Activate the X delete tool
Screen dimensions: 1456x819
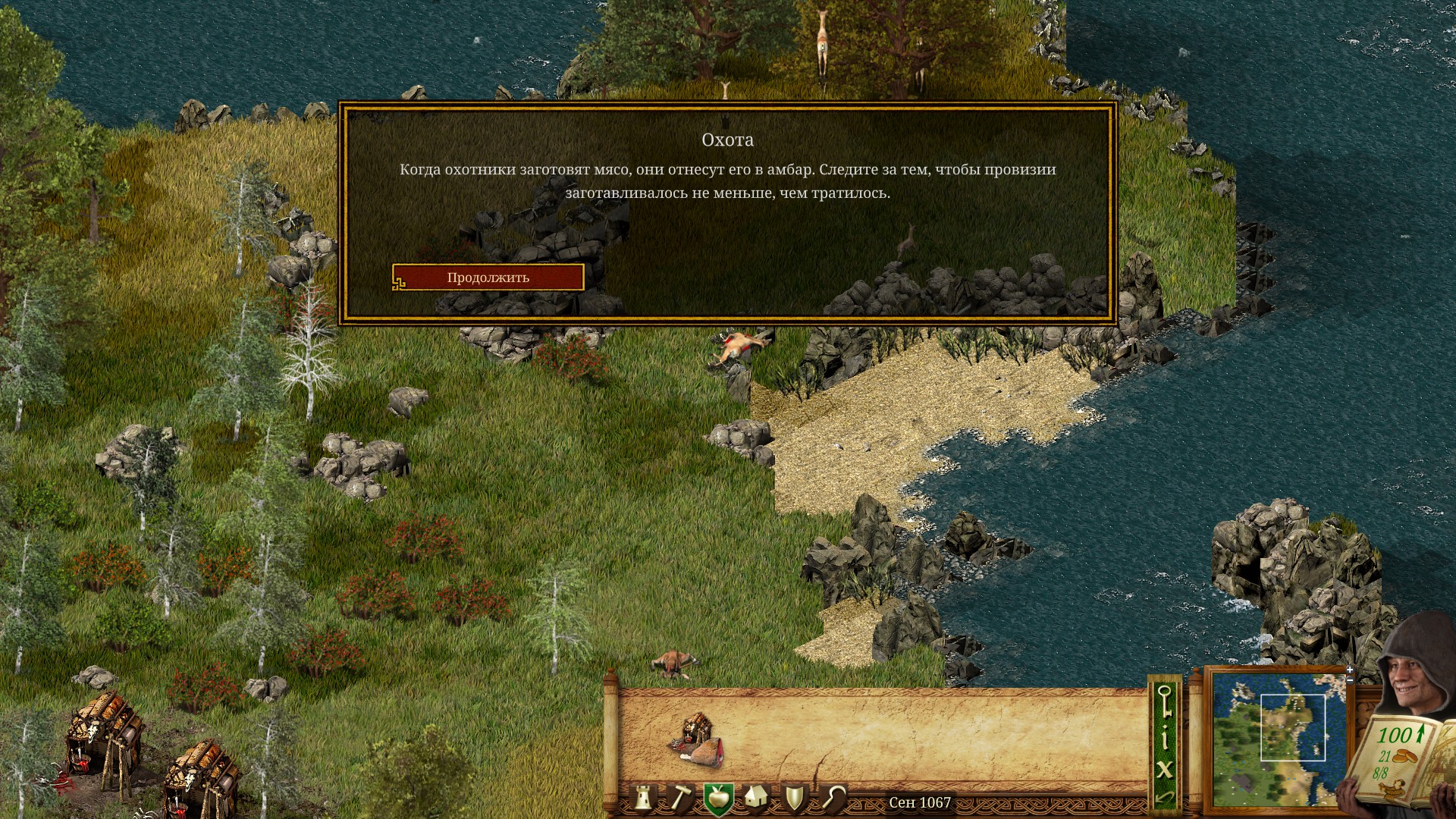point(1164,769)
